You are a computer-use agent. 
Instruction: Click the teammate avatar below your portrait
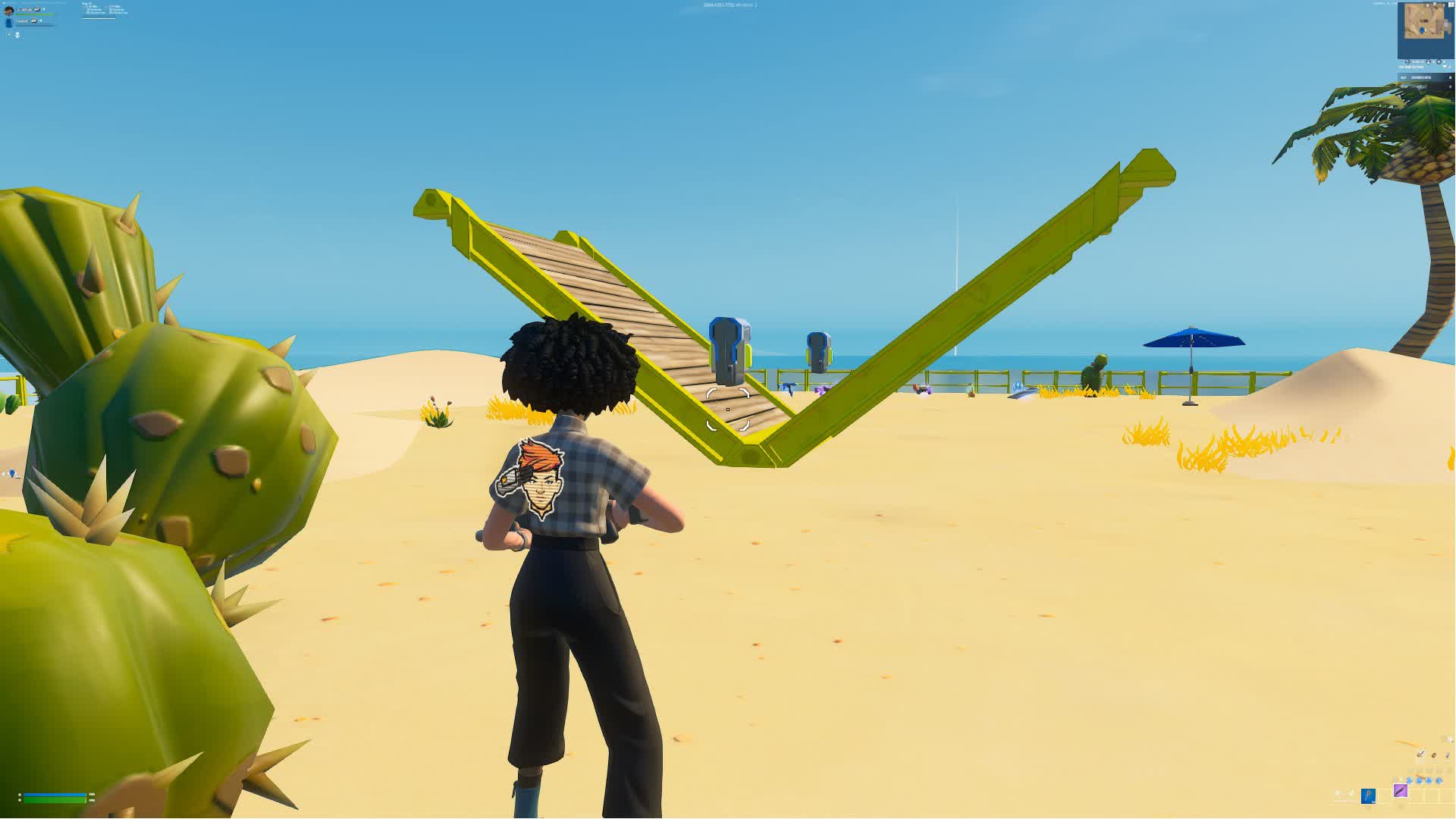point(9,23)
